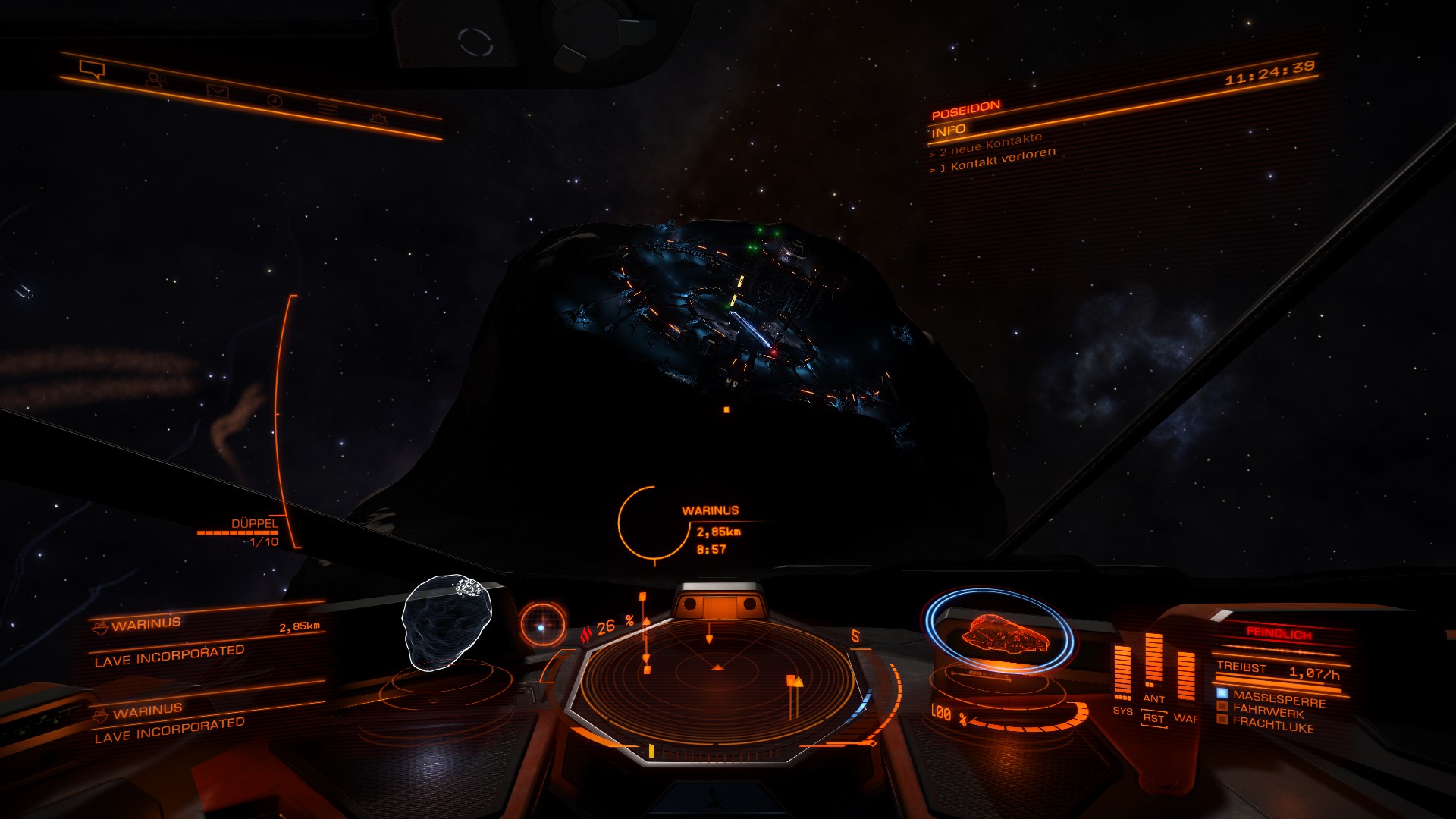Switch to the friends contacts tab
Image resolution: width=1456 pixels, height=819 pixels.
(155, 80)
